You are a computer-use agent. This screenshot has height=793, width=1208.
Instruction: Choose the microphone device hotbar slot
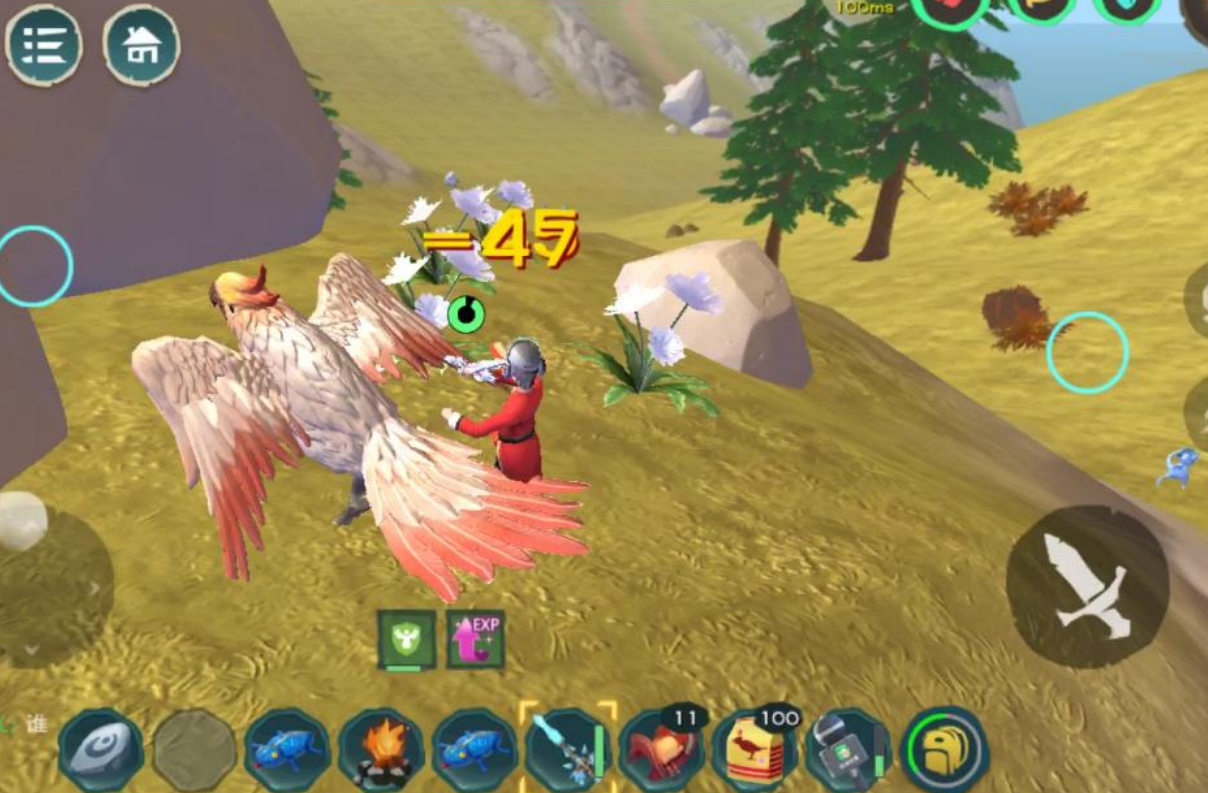point(848,752)
